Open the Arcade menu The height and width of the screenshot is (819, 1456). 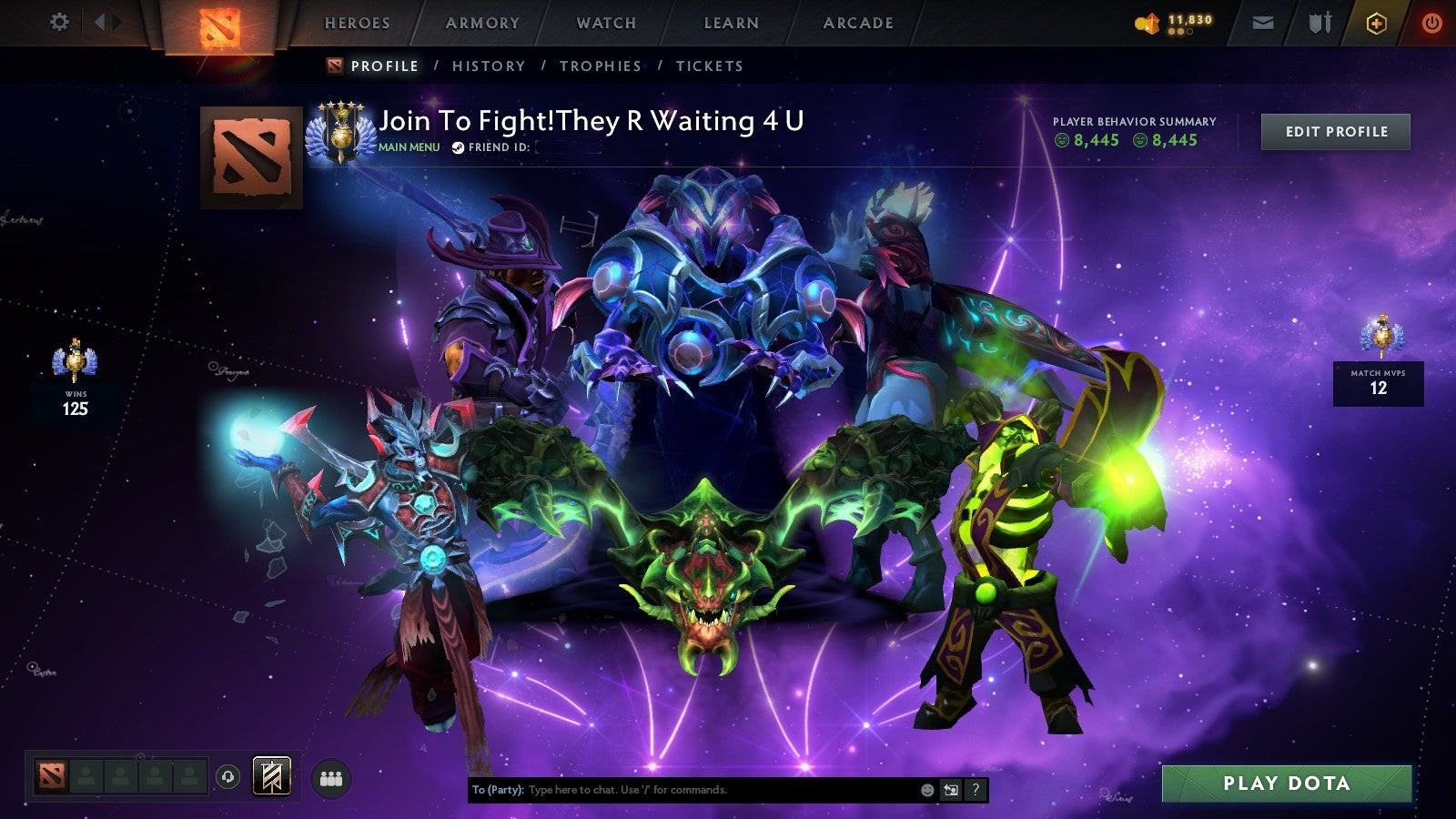coord(856,23)
